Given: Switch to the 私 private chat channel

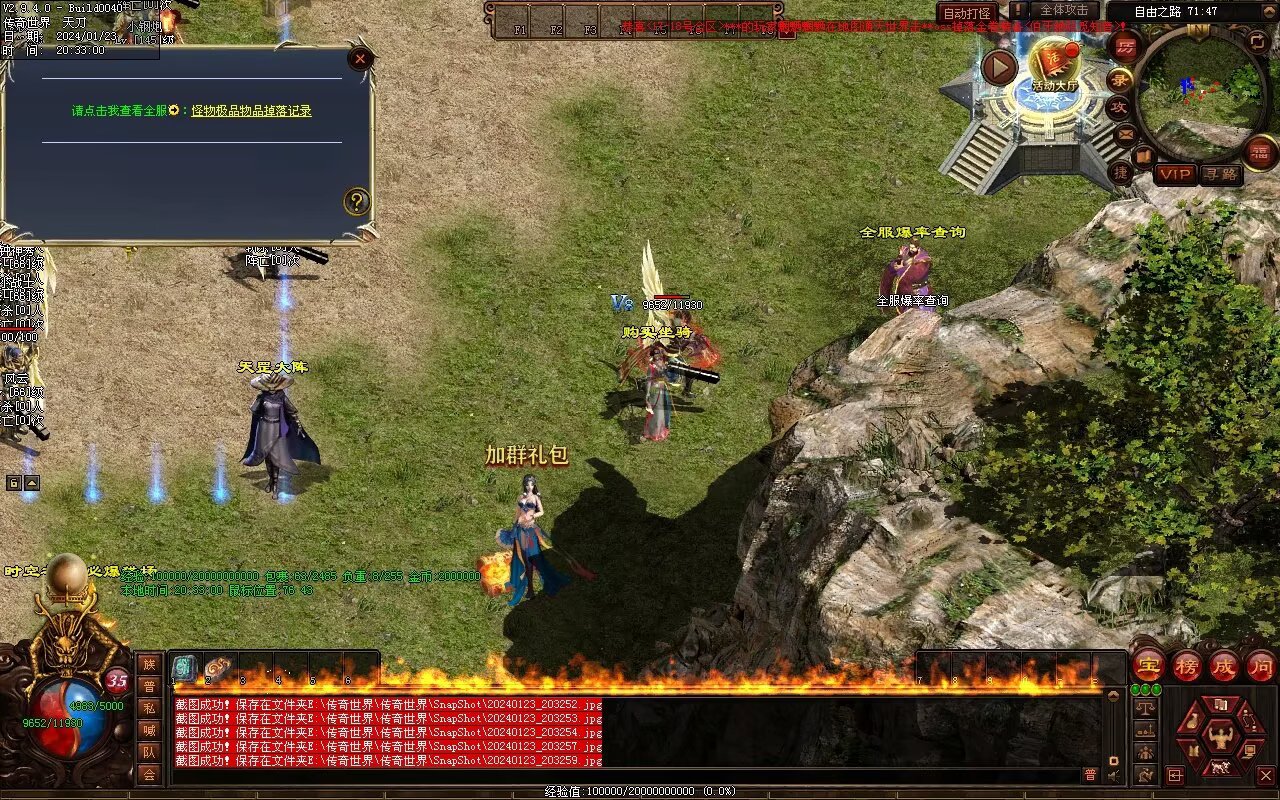Looking at the screenshot, I should coord(149,708).
